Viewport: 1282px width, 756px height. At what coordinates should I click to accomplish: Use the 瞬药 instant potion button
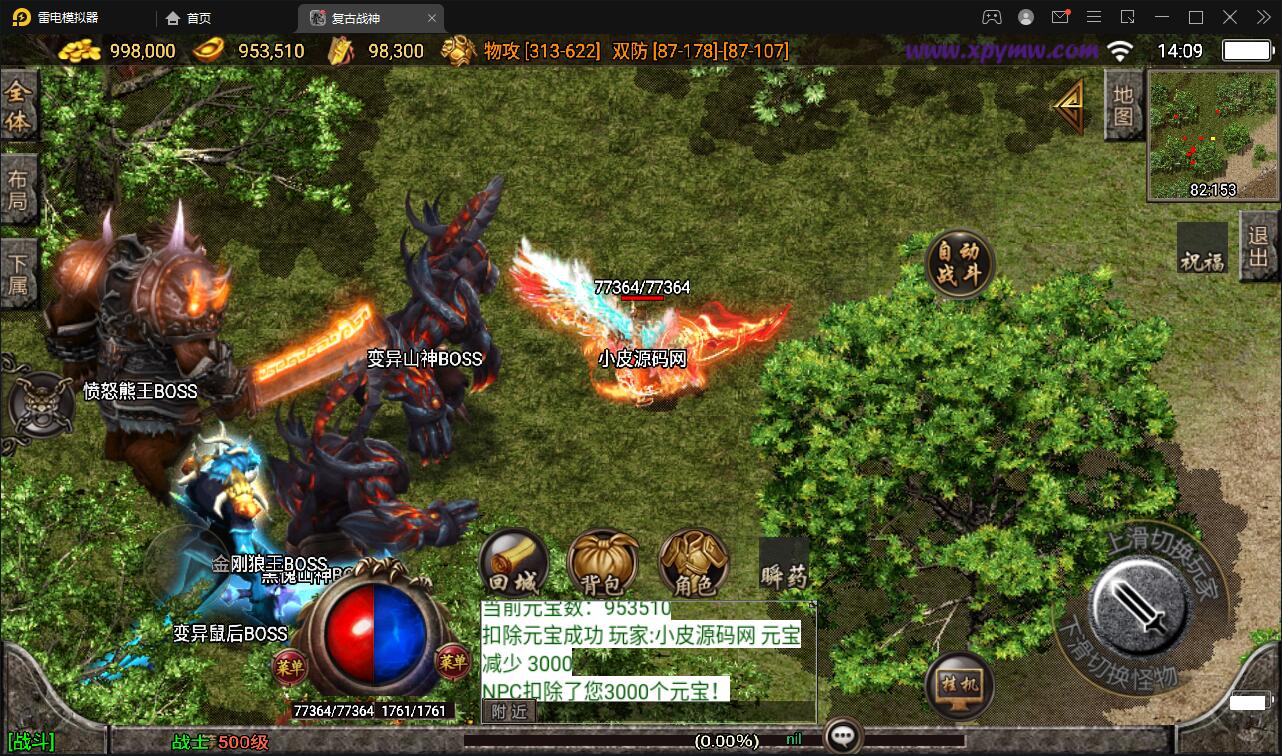(x=783, y=566)
